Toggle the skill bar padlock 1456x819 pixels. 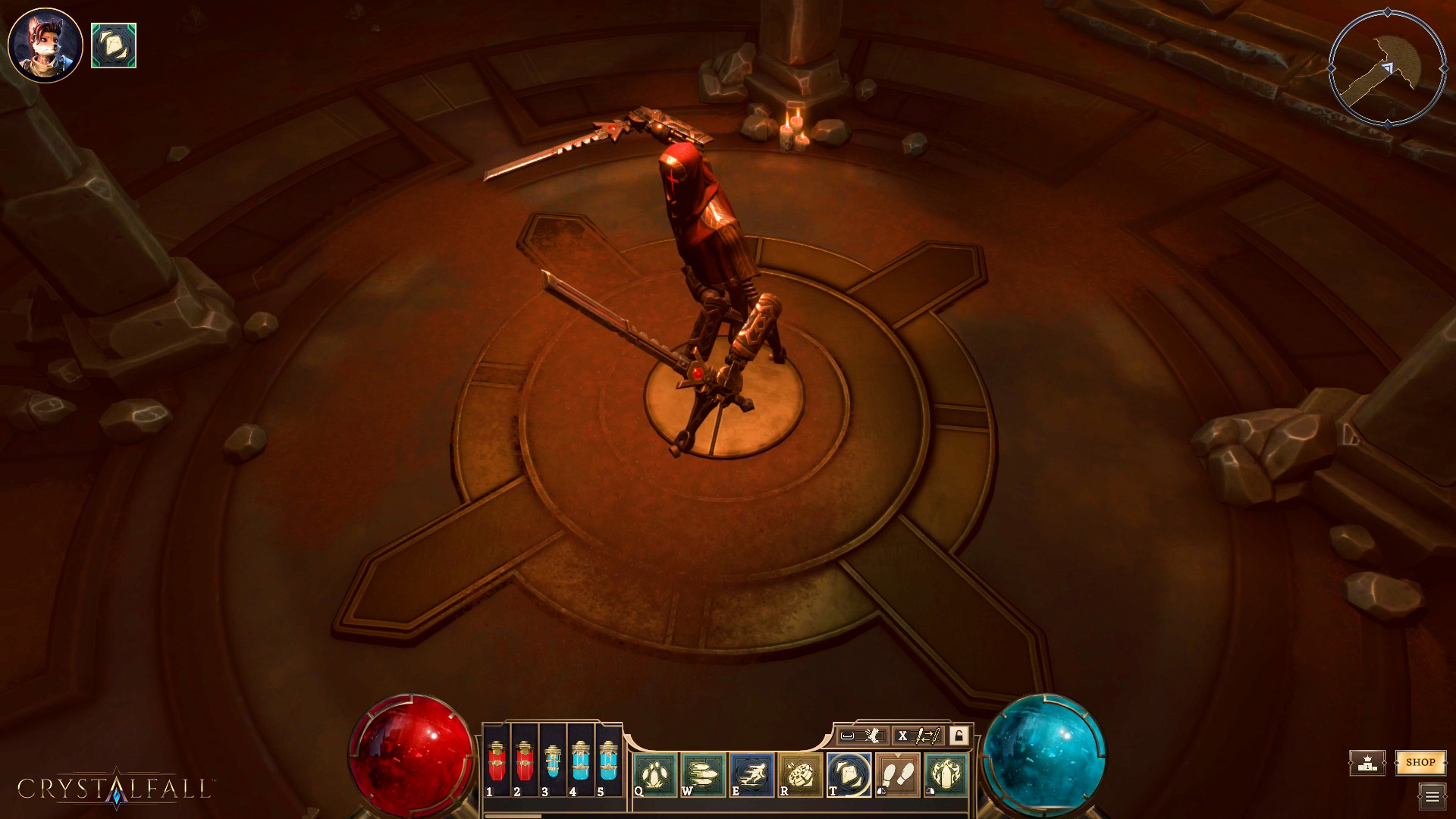coord(959,736)
